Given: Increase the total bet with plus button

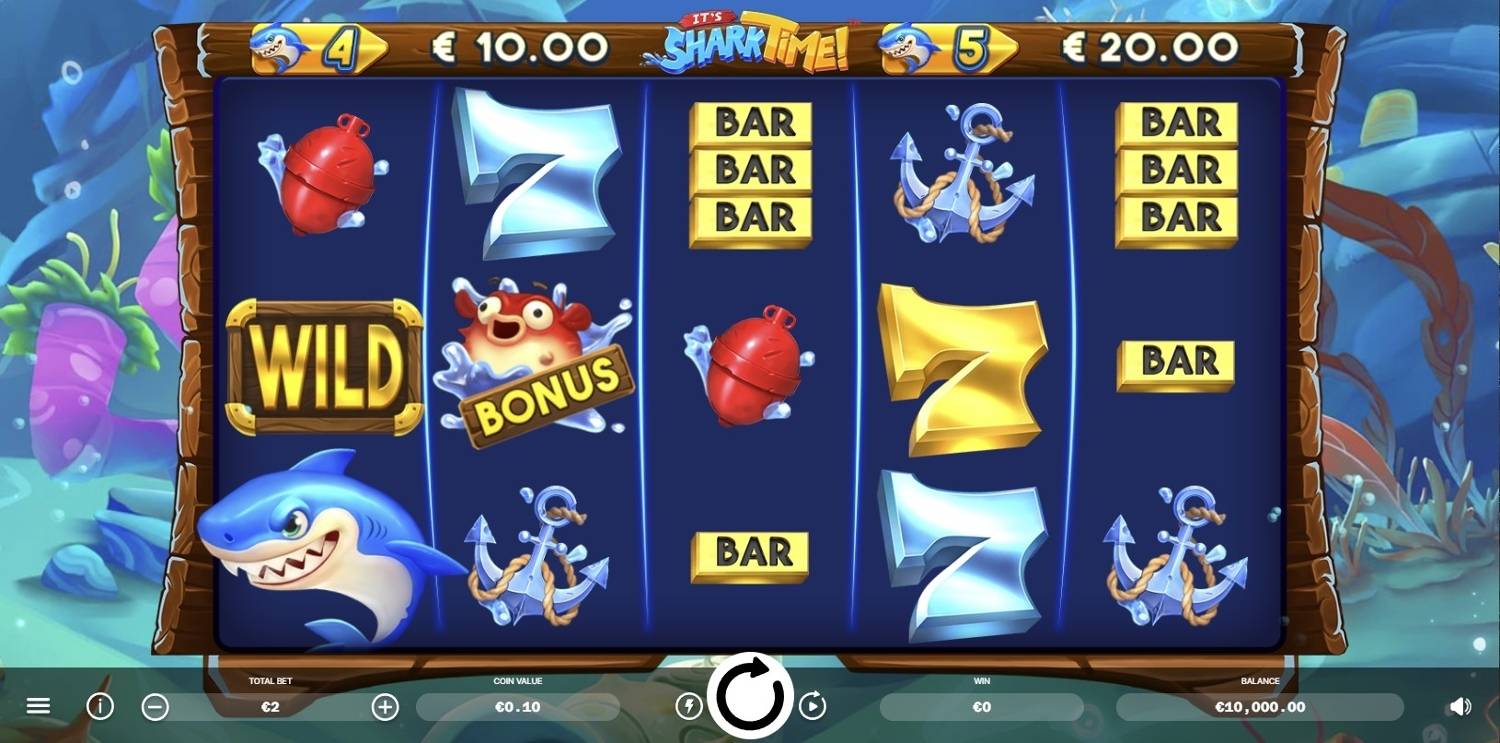Looking at the screenshot, I should tap(385, 707).
